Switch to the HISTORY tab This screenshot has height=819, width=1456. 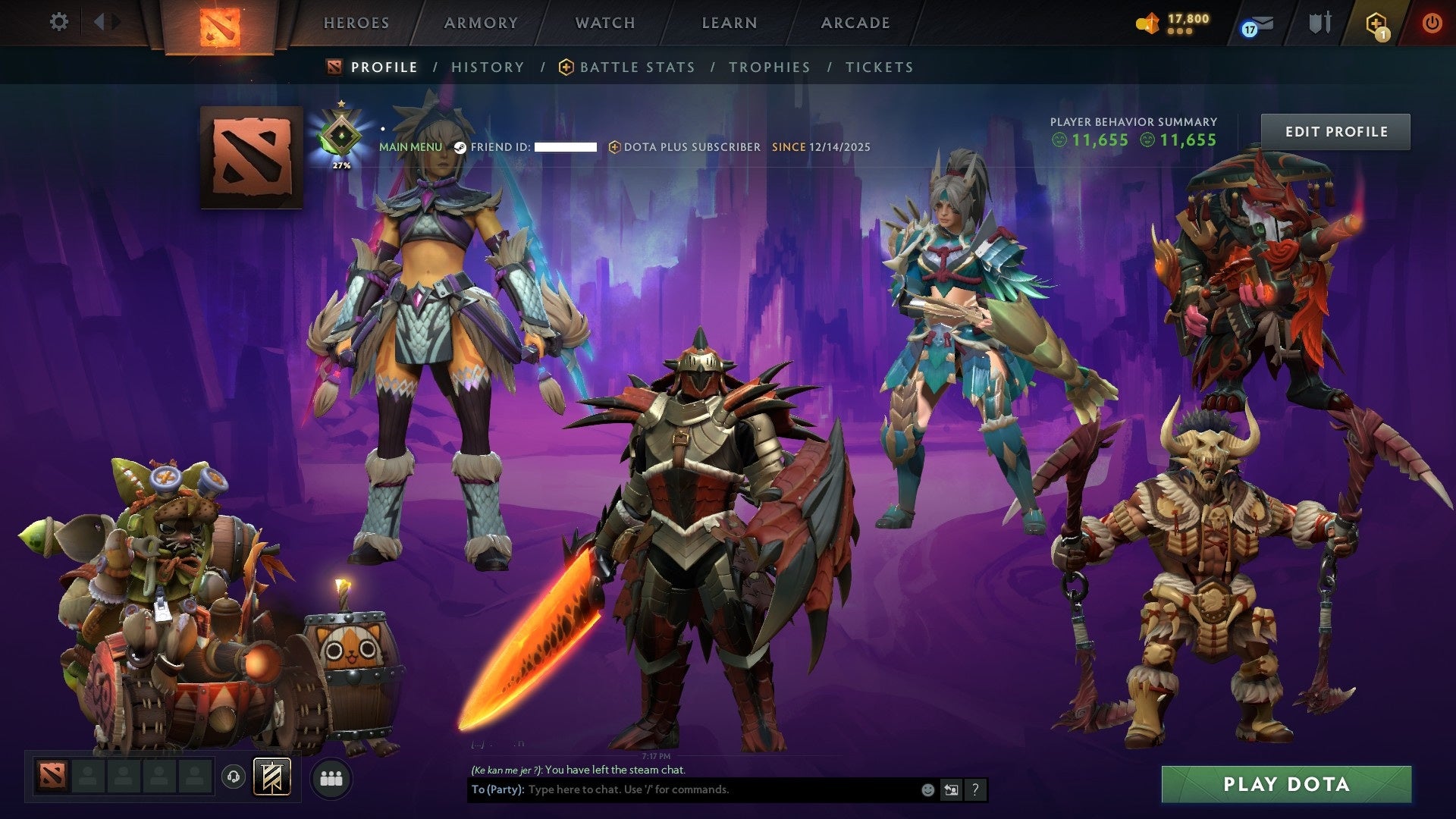click(x=487, y=67)
